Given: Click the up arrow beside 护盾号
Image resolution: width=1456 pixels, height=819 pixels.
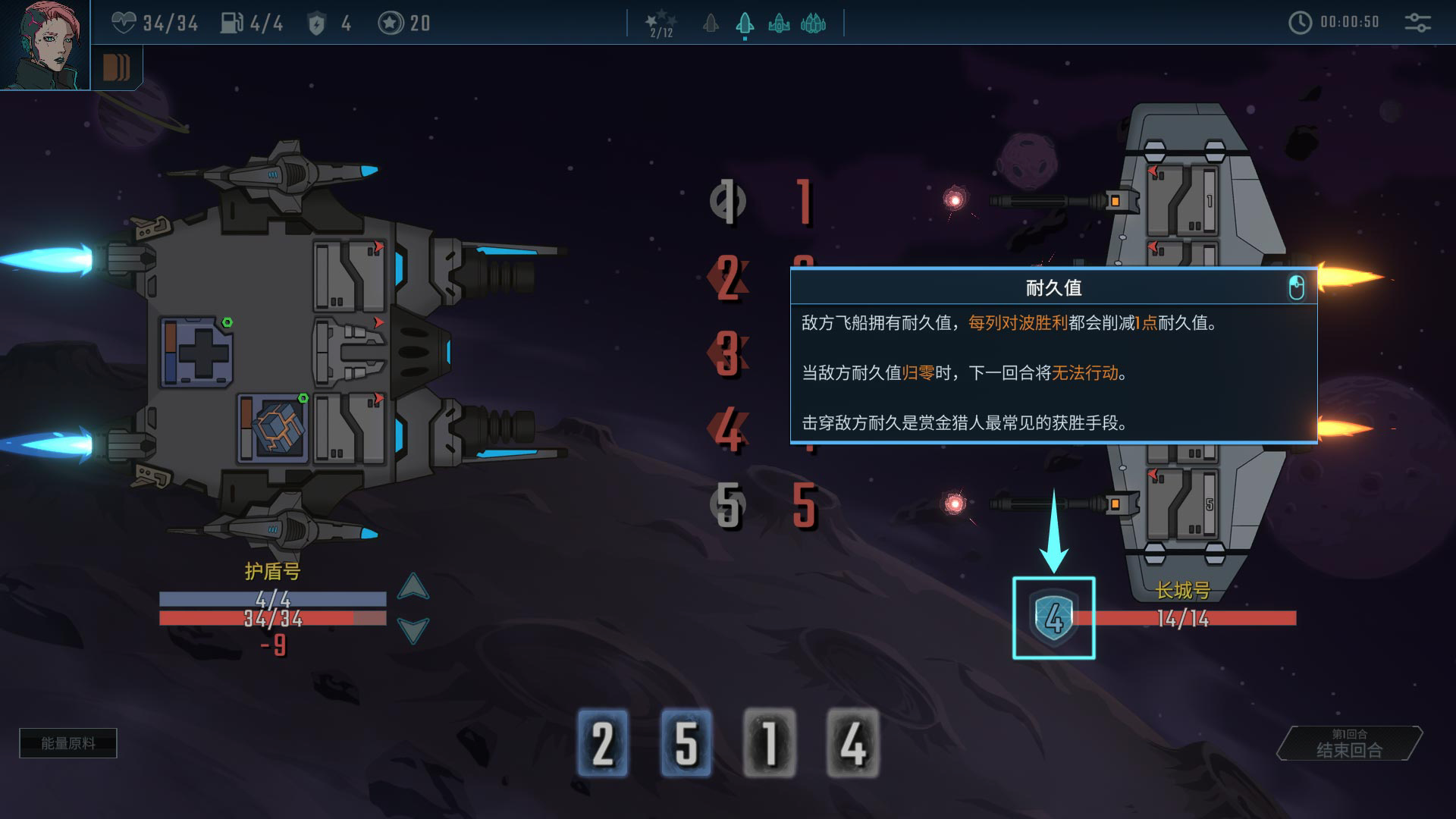Looking at the screenshot, I should point(413,586).
